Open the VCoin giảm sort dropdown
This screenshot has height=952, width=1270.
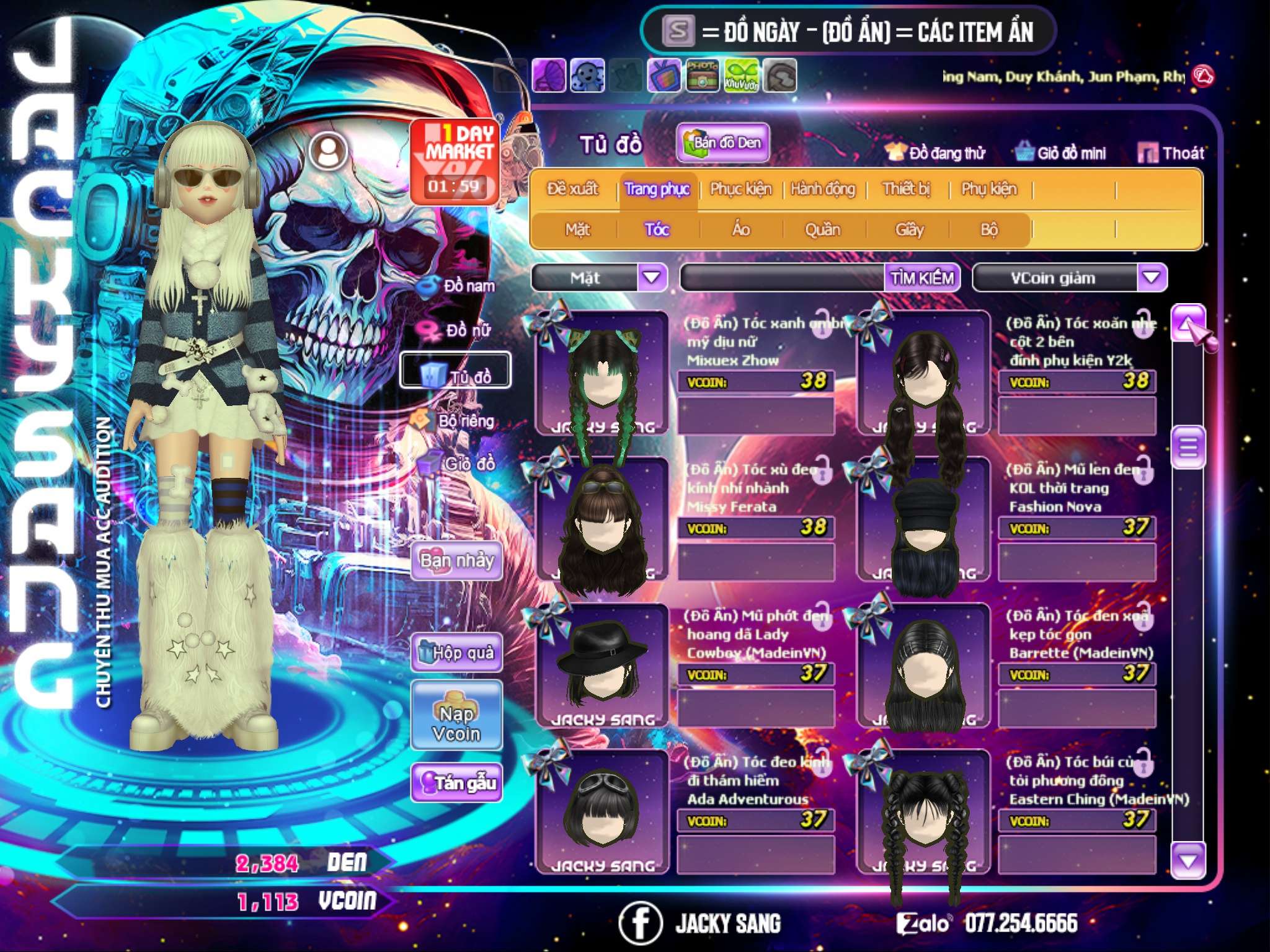pos(1152,278)
